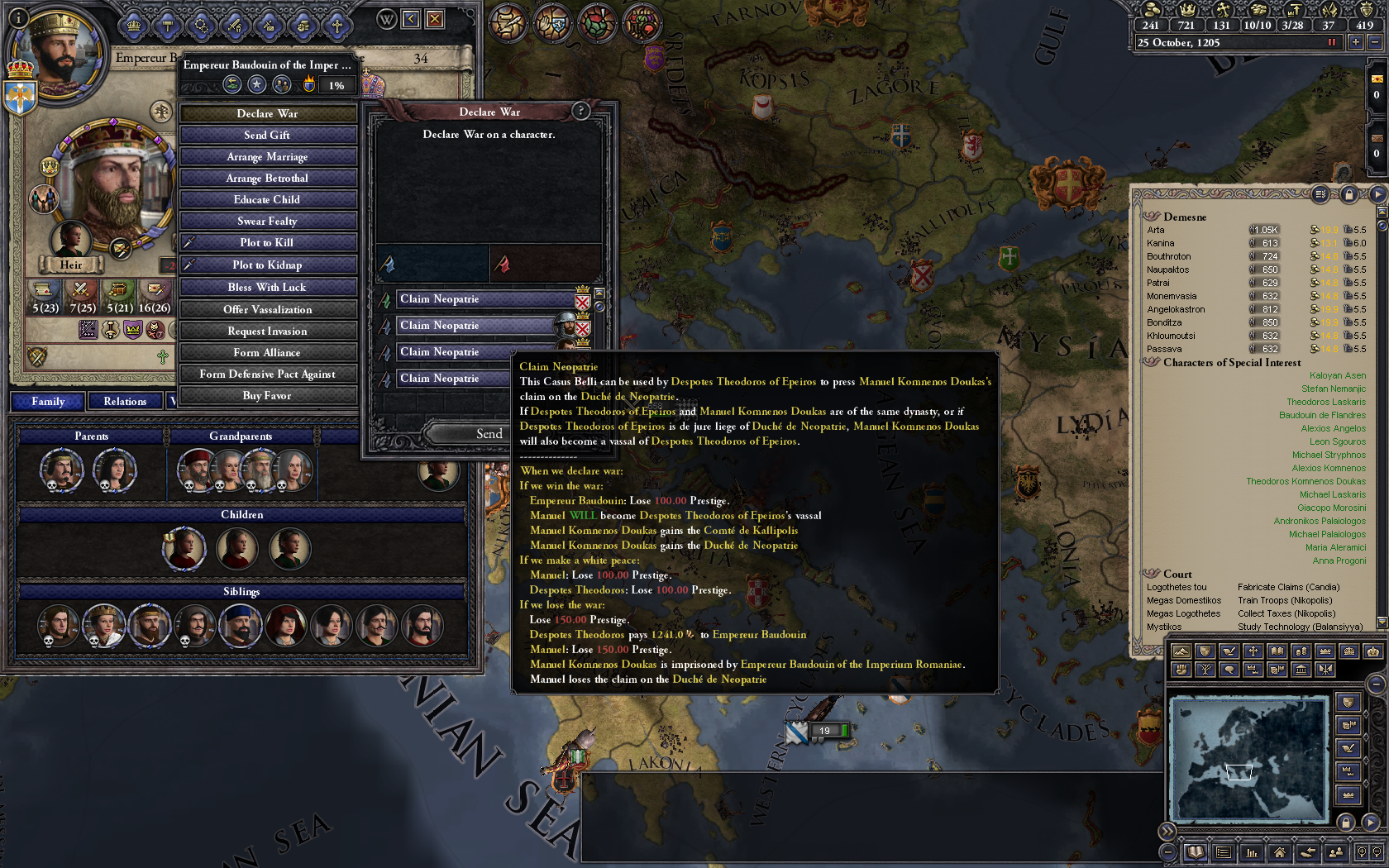Image resolution: width=1389 pixels, height=868 pixels.
Task: Pause the game with the pause button near the date
Action: 1332,41
